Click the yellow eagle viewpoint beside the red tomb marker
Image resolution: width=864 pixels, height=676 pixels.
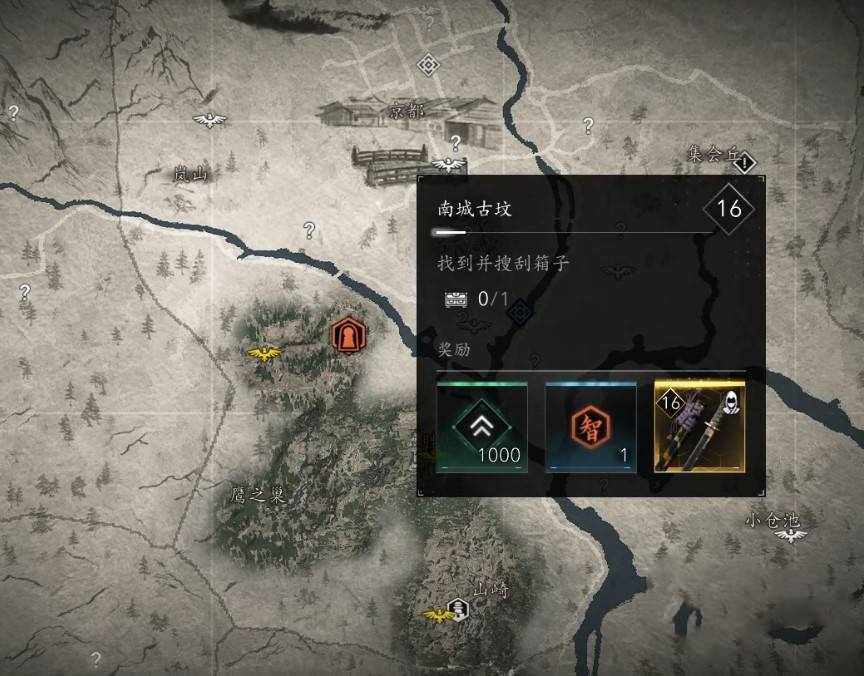click(265, 353)
